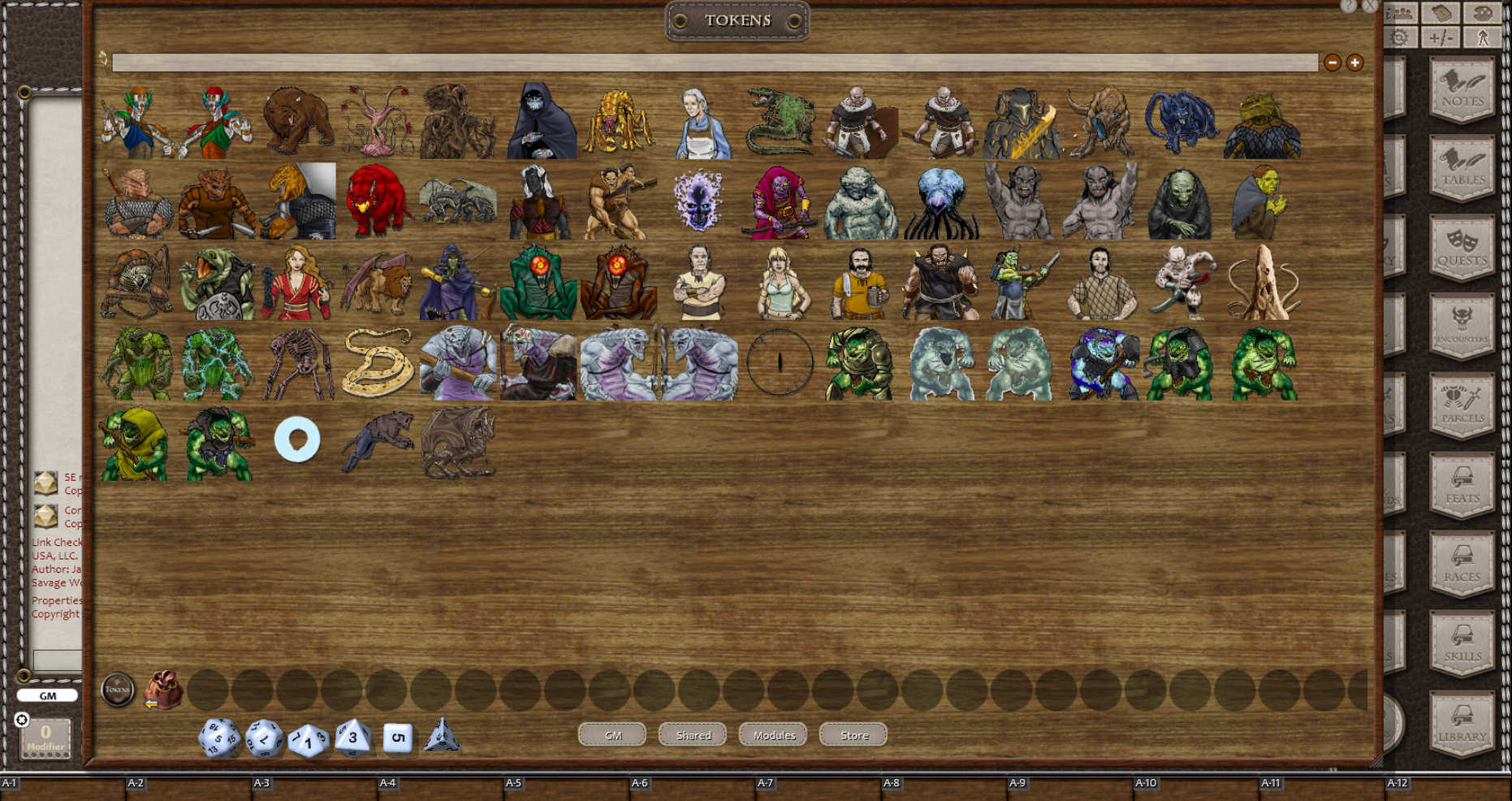This screenshot has height=801, width=1512.
Task: Select the A-7 hotkey slot
Action: click(764, 782)
